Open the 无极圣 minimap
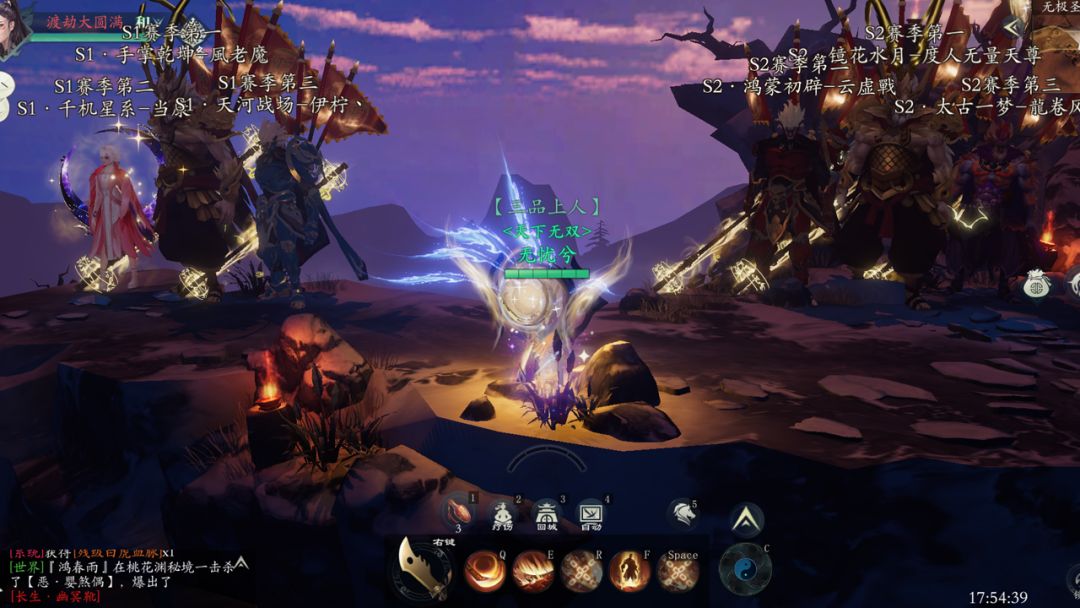The width and height of the screenshot is (1080, 608). [1060, 8]
